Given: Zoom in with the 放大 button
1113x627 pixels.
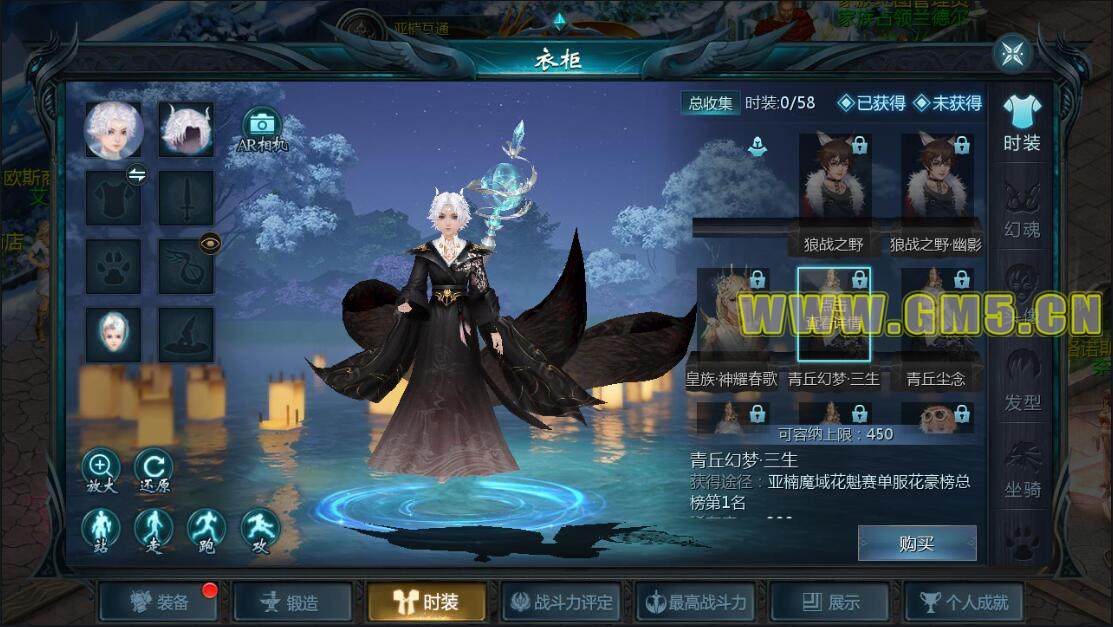Looking at the screenshot, I should pos(101,467).
